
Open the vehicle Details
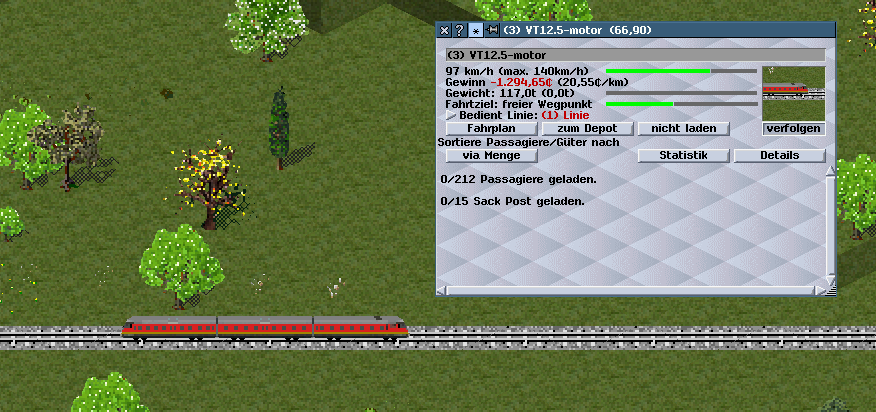pos(779,156)
